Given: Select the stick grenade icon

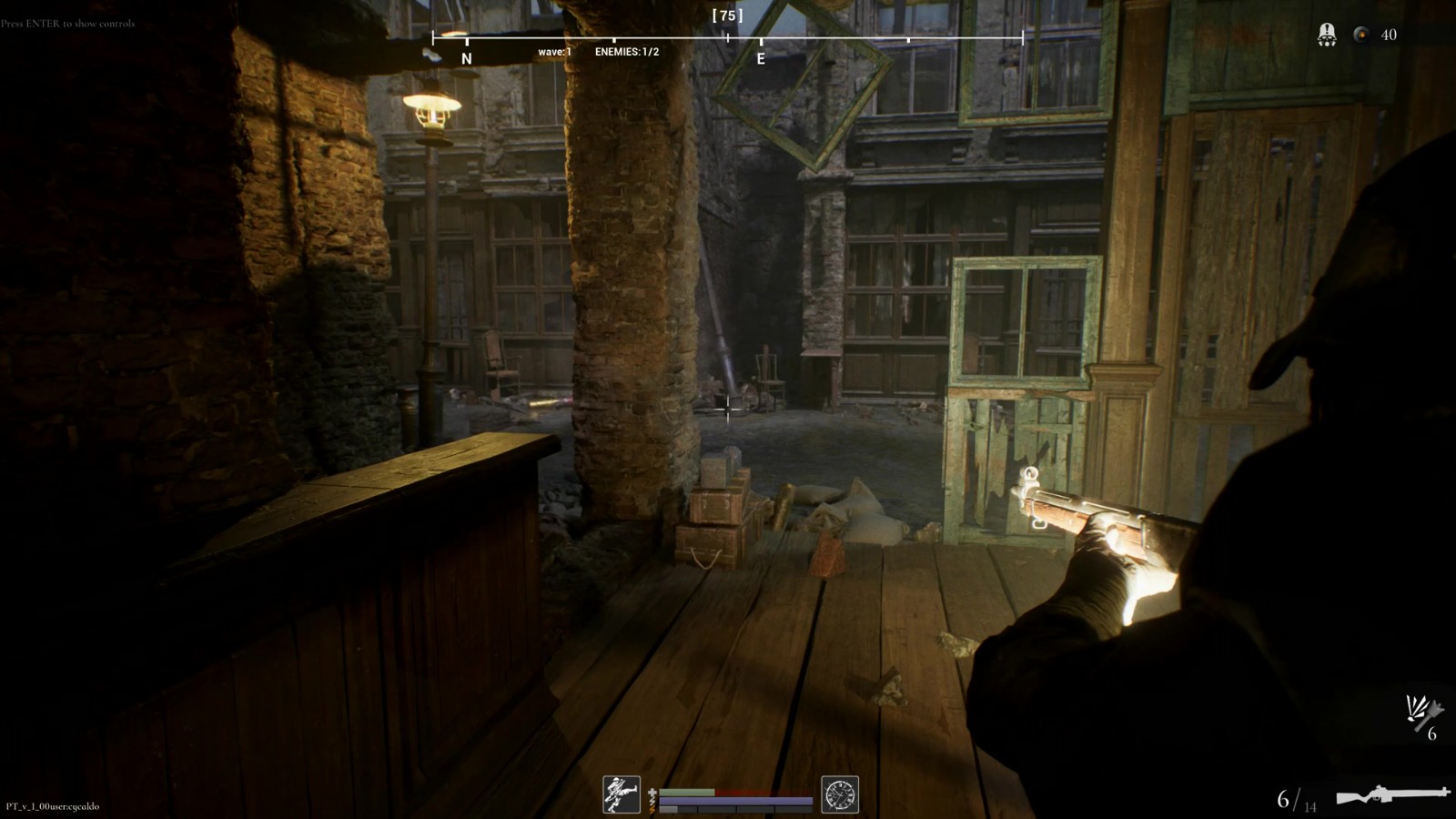Looking at the screenshot, I should tap(1423, 712).
